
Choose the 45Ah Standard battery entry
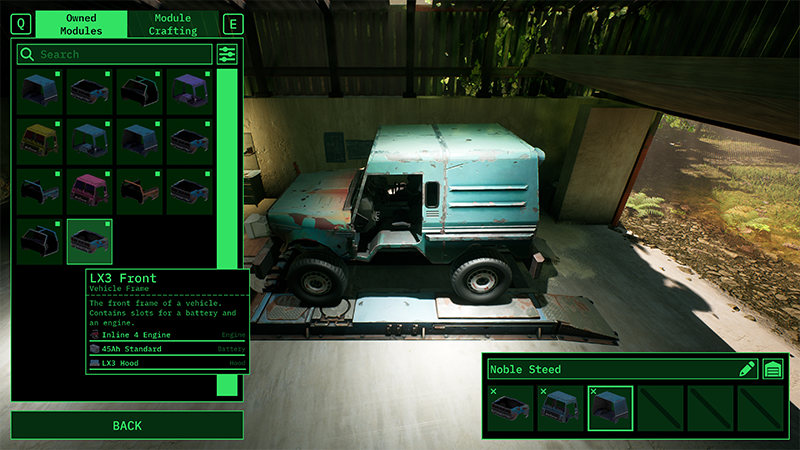click(165, 348)
